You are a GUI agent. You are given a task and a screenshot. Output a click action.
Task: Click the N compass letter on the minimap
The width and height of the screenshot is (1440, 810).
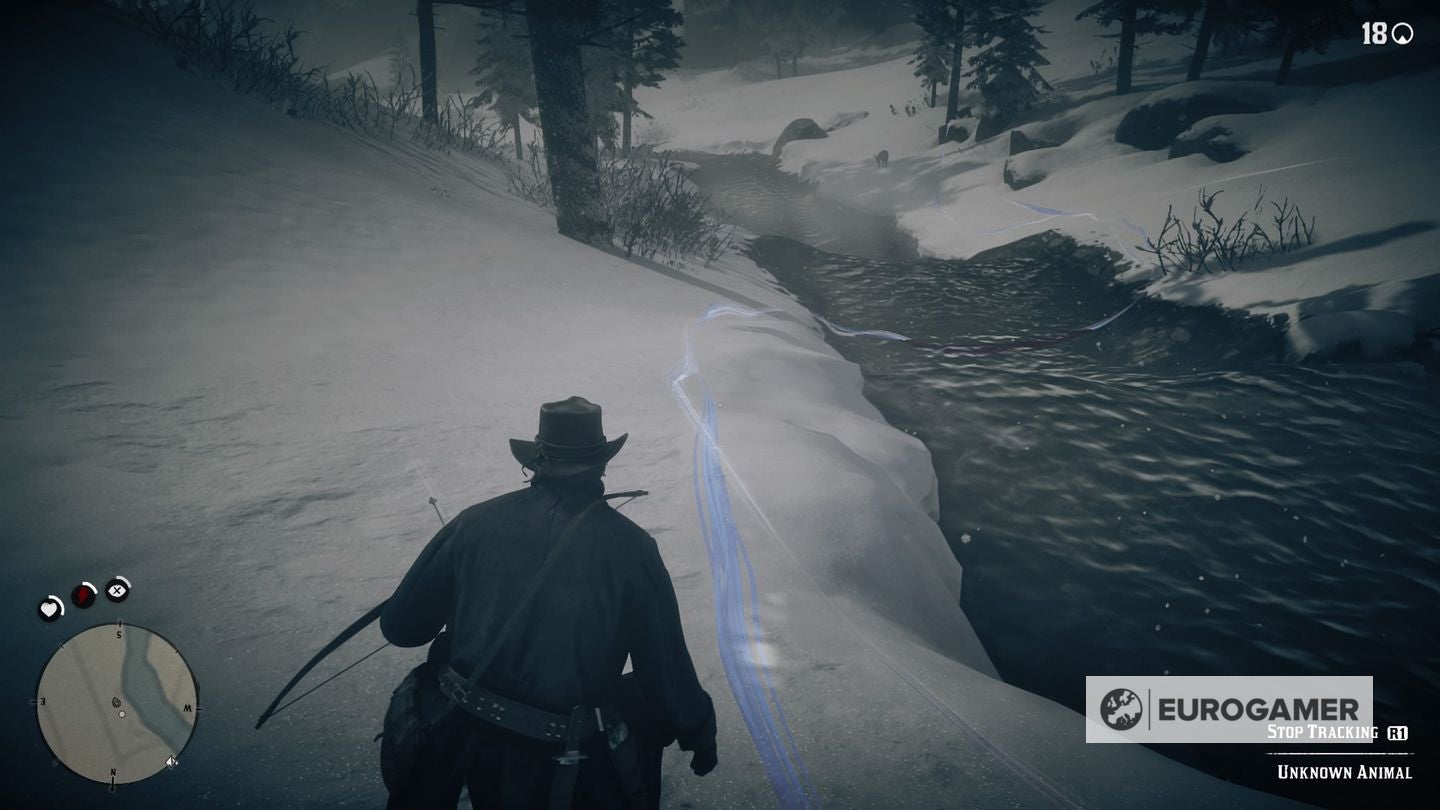click(113, 772)
